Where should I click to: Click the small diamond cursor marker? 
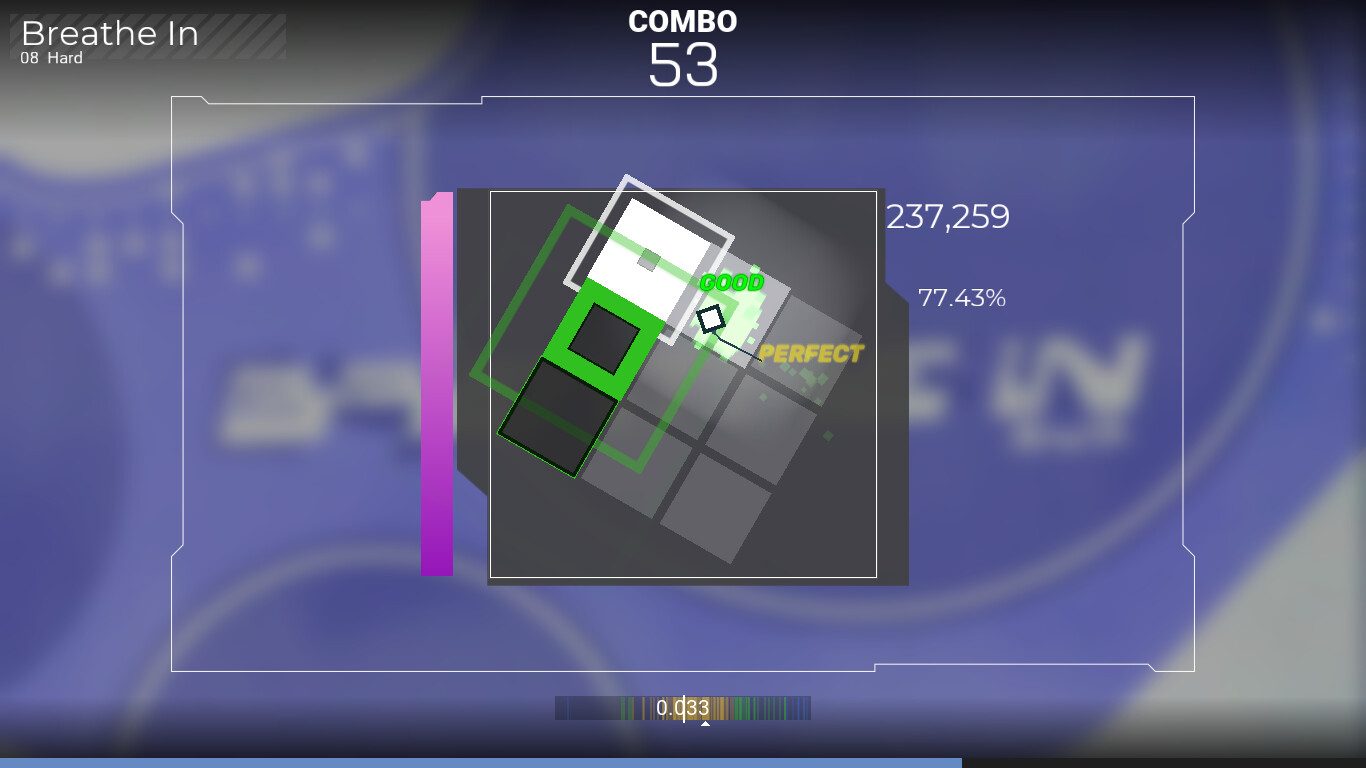pos(710,318)
